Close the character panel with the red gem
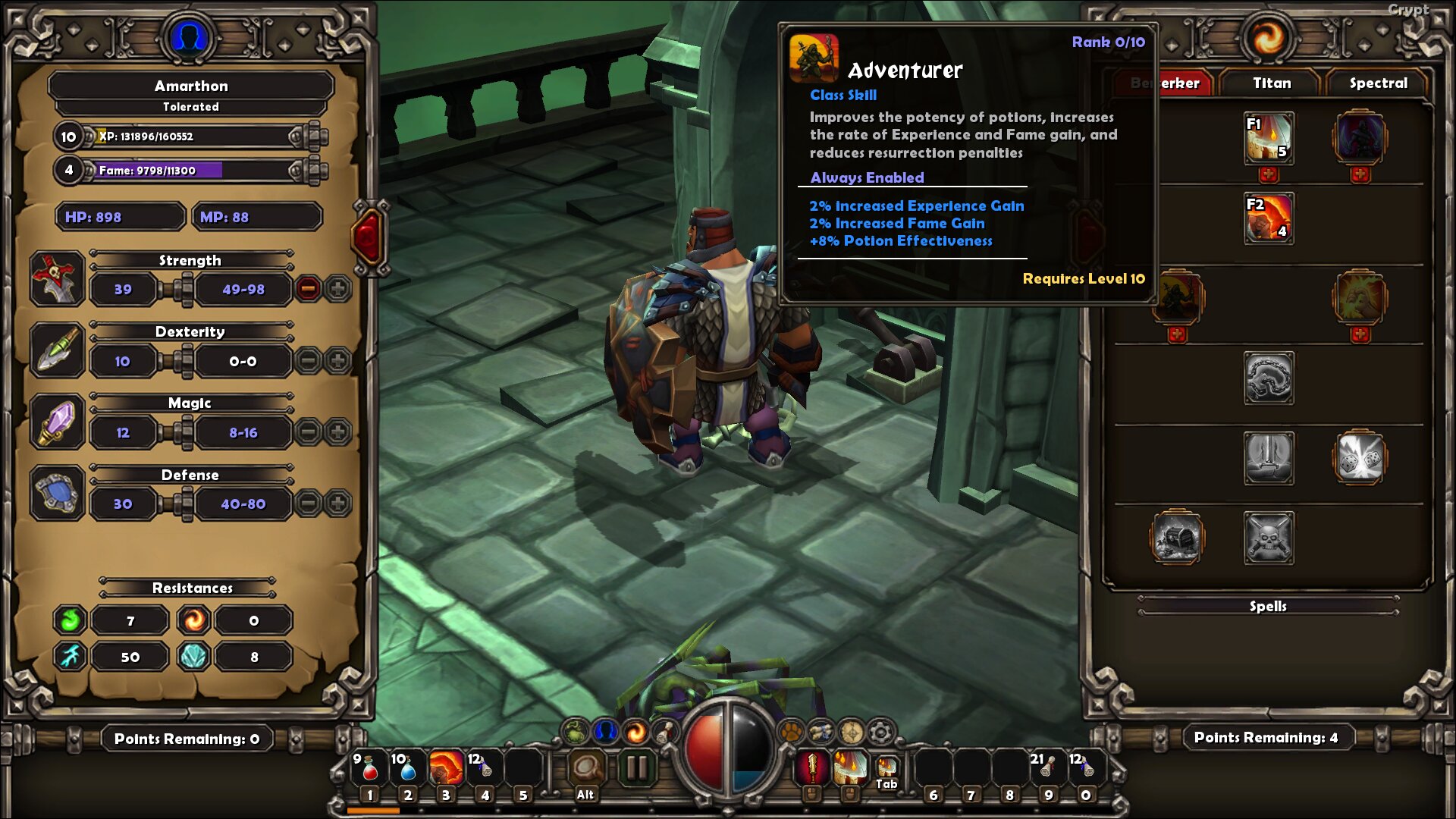 (x=369, y=237)
